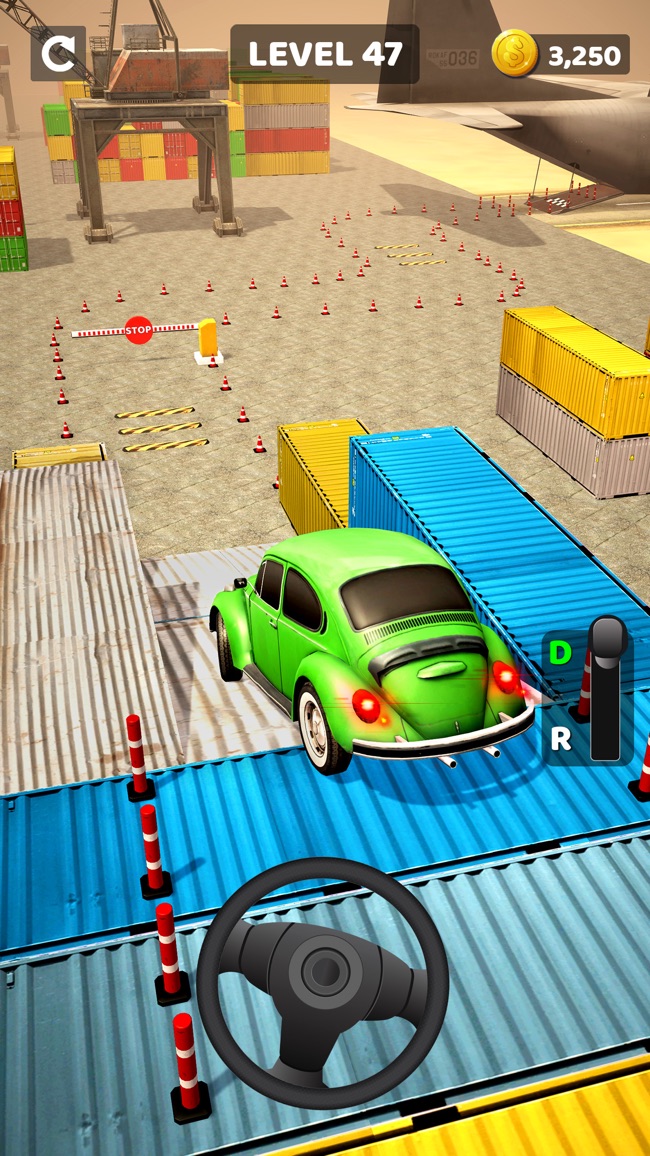Click the steering wheel control

coord(322,982)
